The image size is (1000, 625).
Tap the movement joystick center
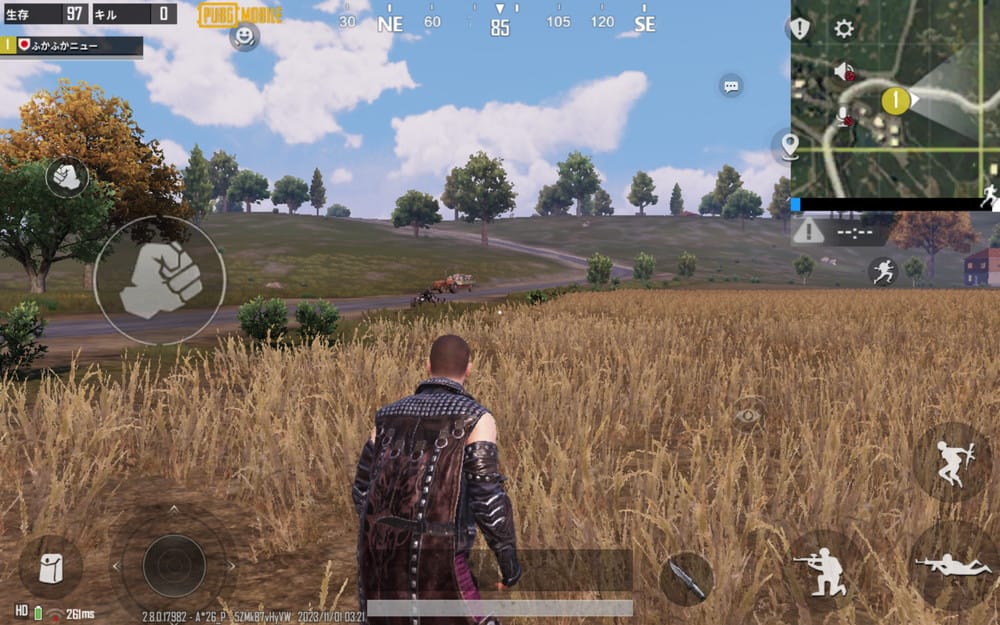(173, 566)
